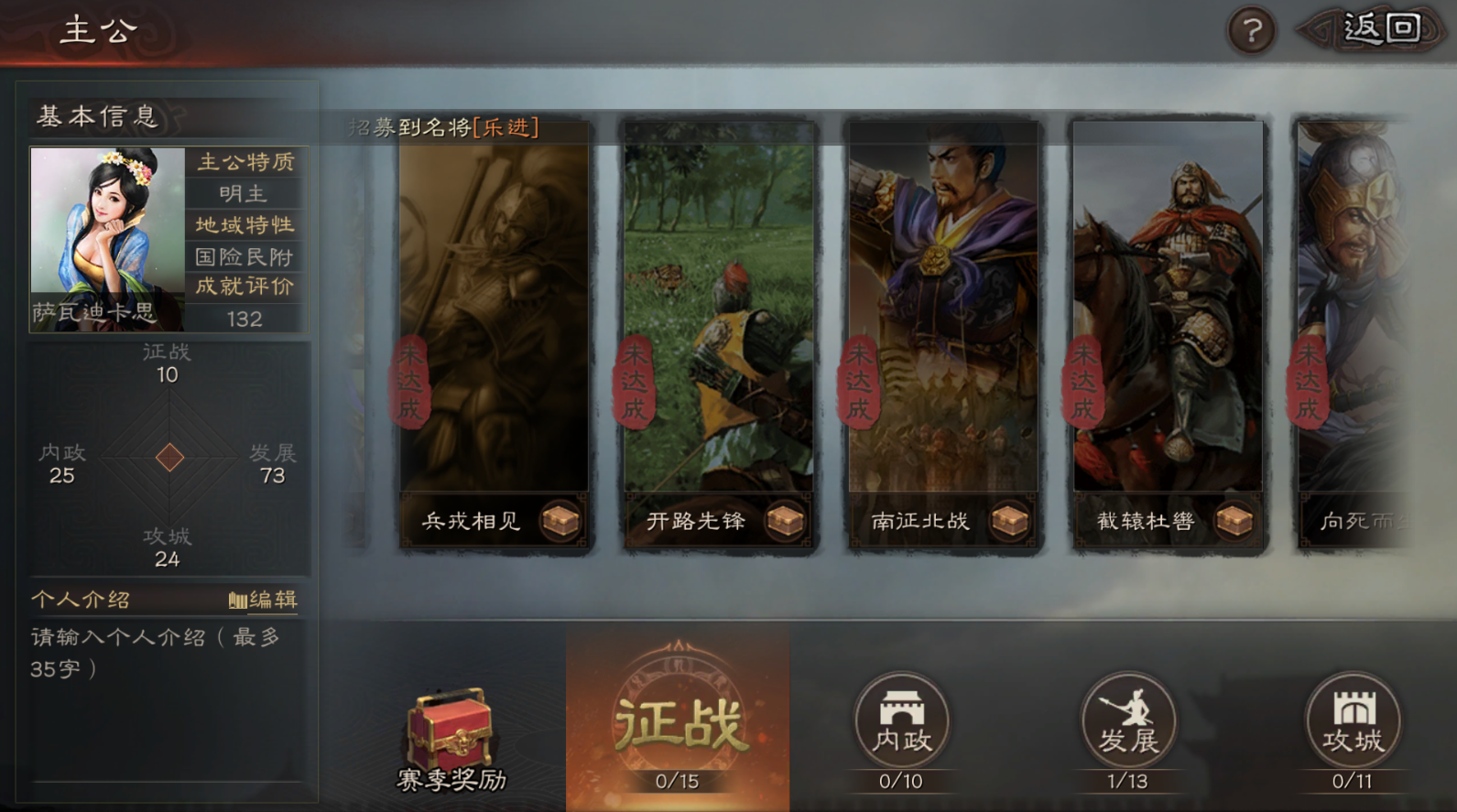Toggle the 主公特质 option
The image size is (1457, 812).
[245, 162]
